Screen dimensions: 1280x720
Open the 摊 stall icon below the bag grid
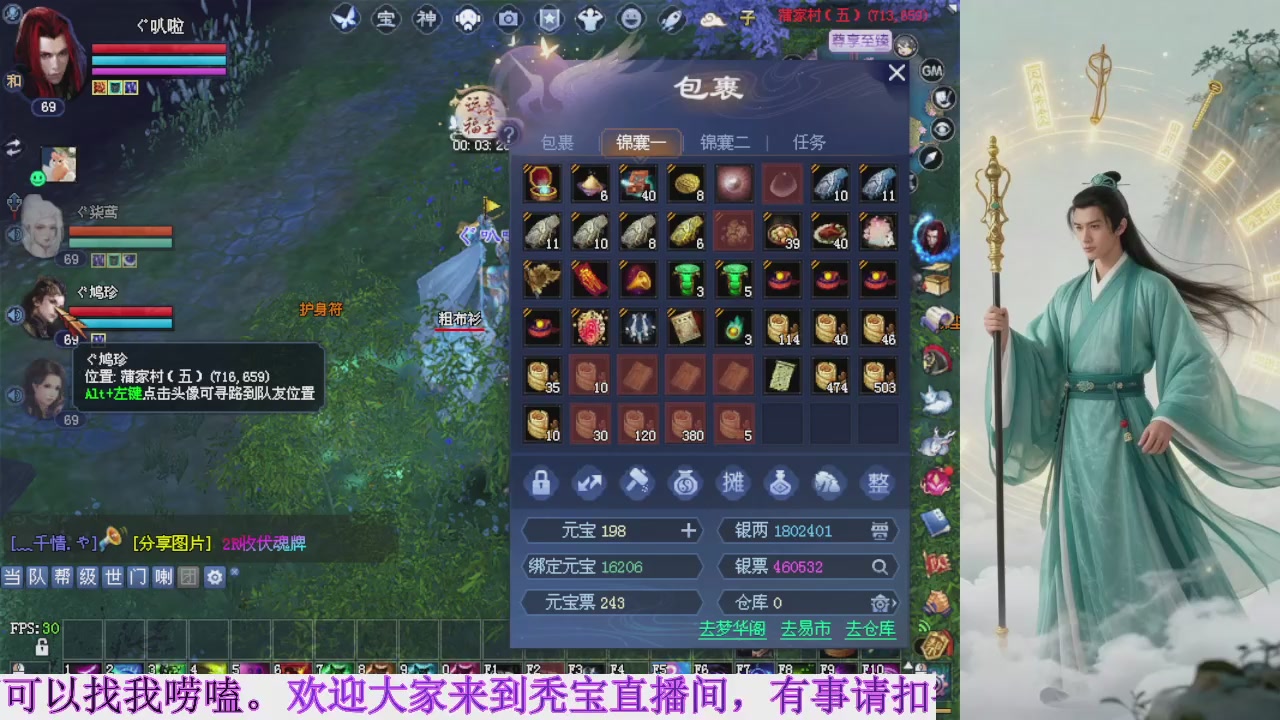tap(733, 483)
